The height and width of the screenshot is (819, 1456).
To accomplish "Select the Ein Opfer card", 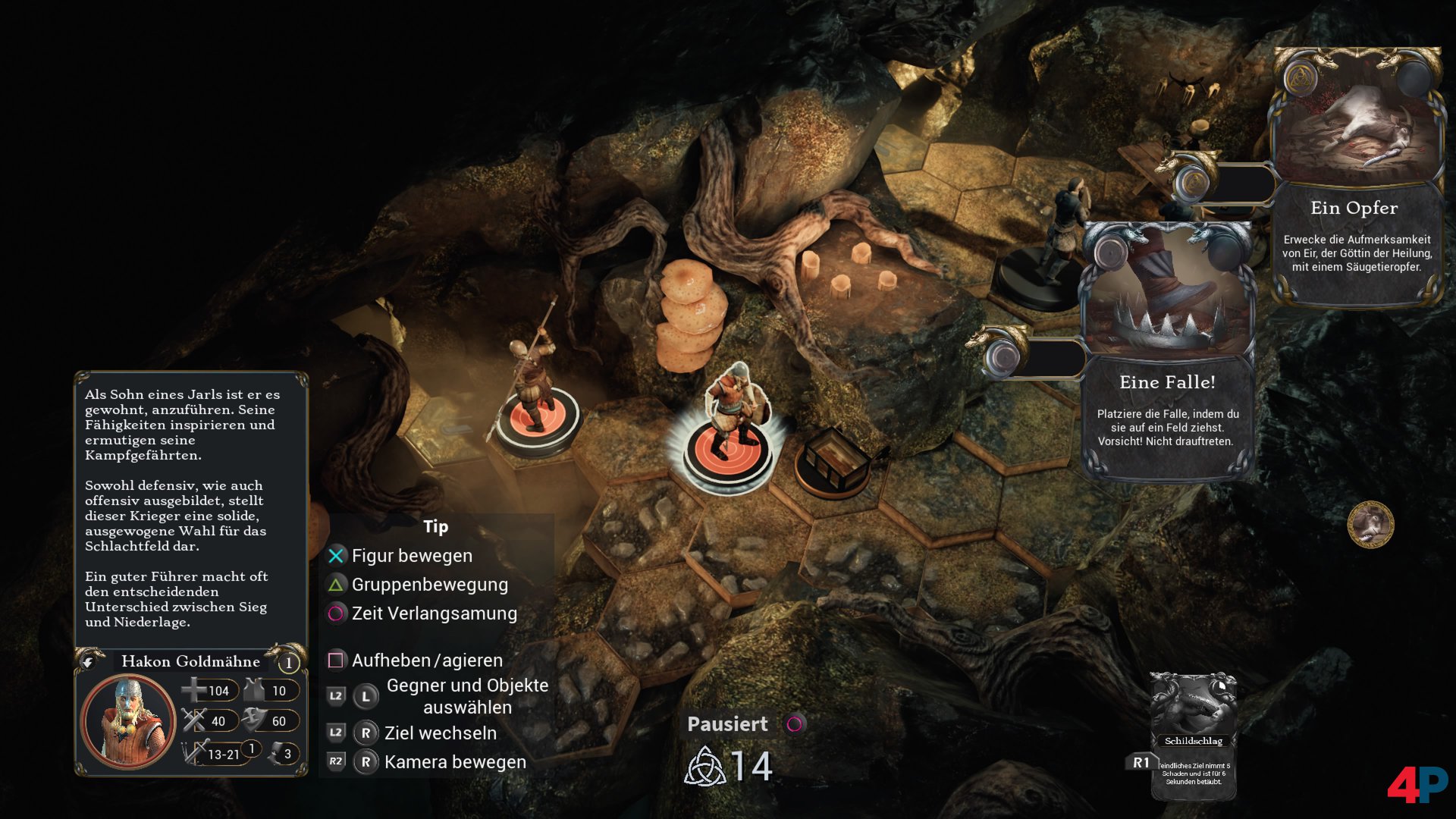I will coord(1356,178).
